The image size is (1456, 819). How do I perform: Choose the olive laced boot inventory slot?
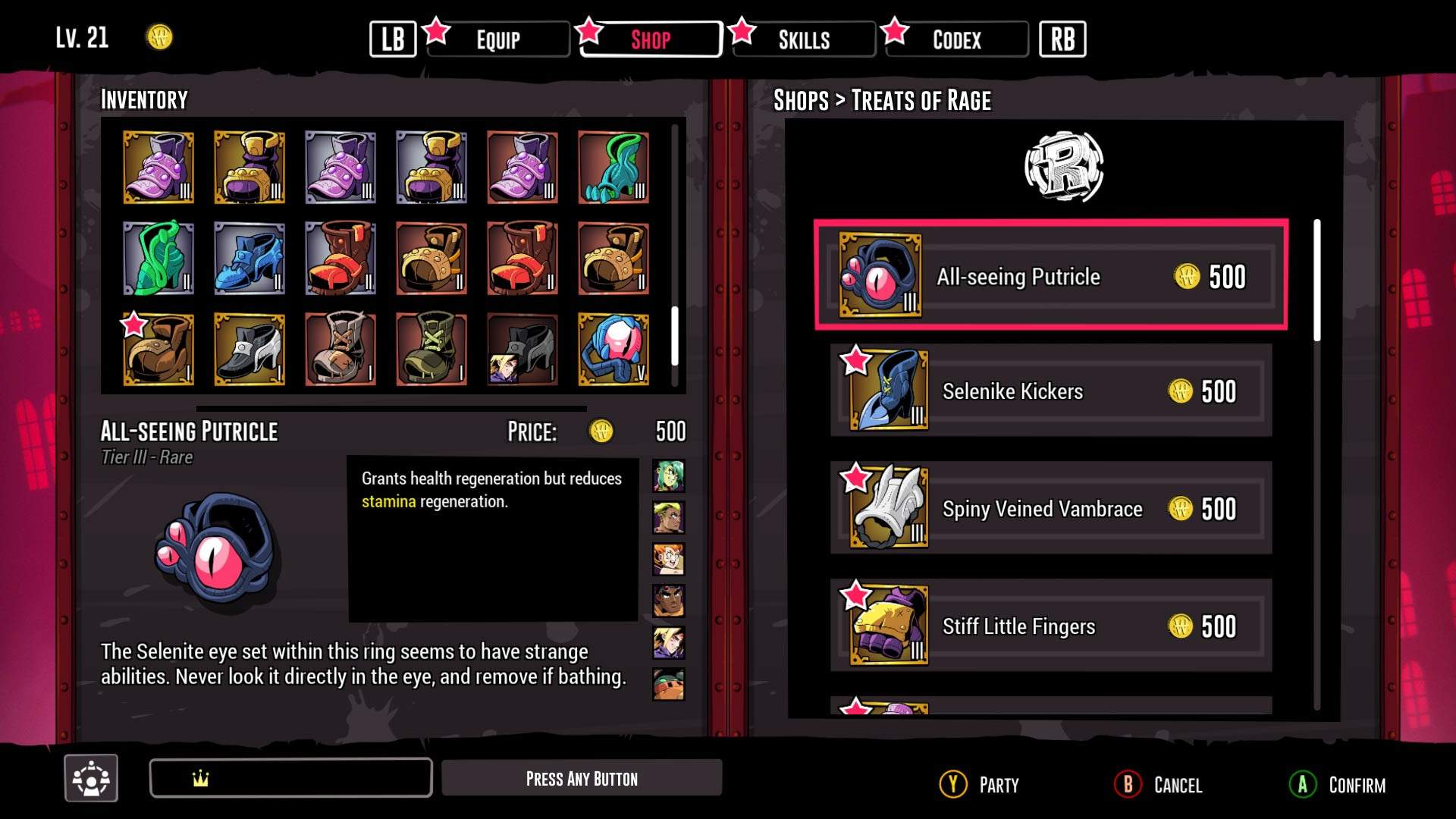pos(431,349)
